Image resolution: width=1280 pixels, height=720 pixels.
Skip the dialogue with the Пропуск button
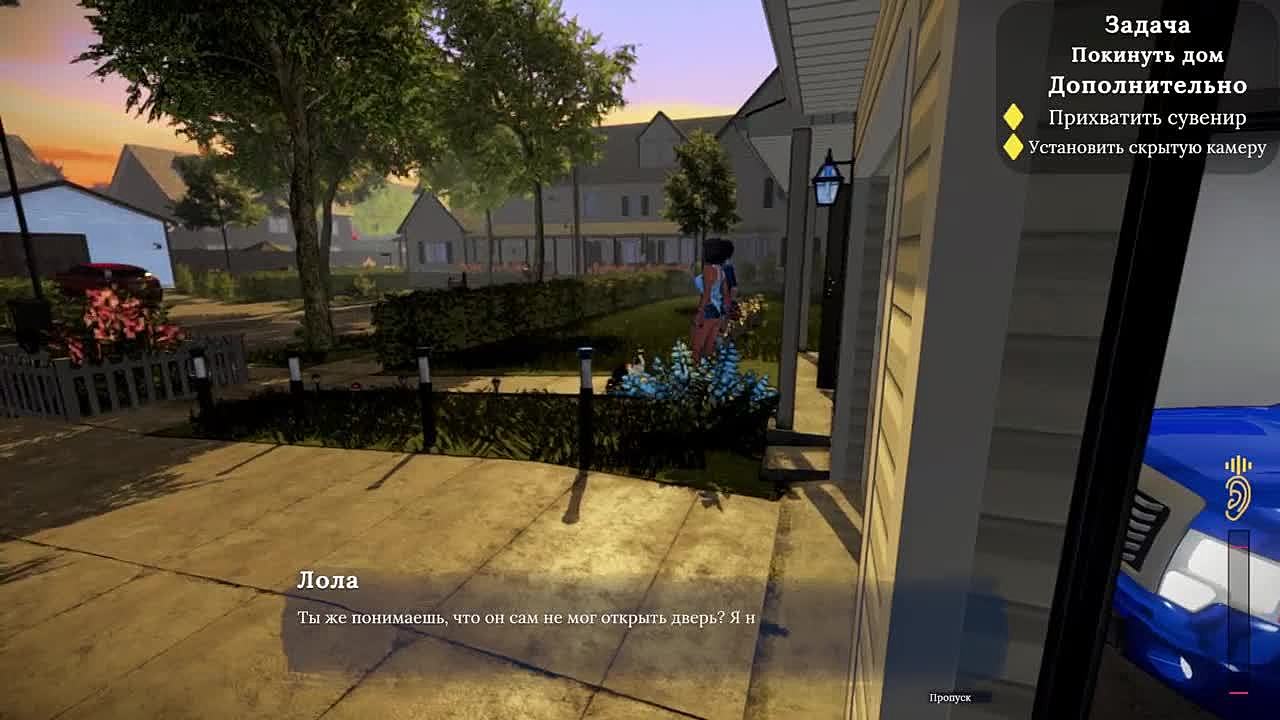pyautogui.click(x=950, y=697)
